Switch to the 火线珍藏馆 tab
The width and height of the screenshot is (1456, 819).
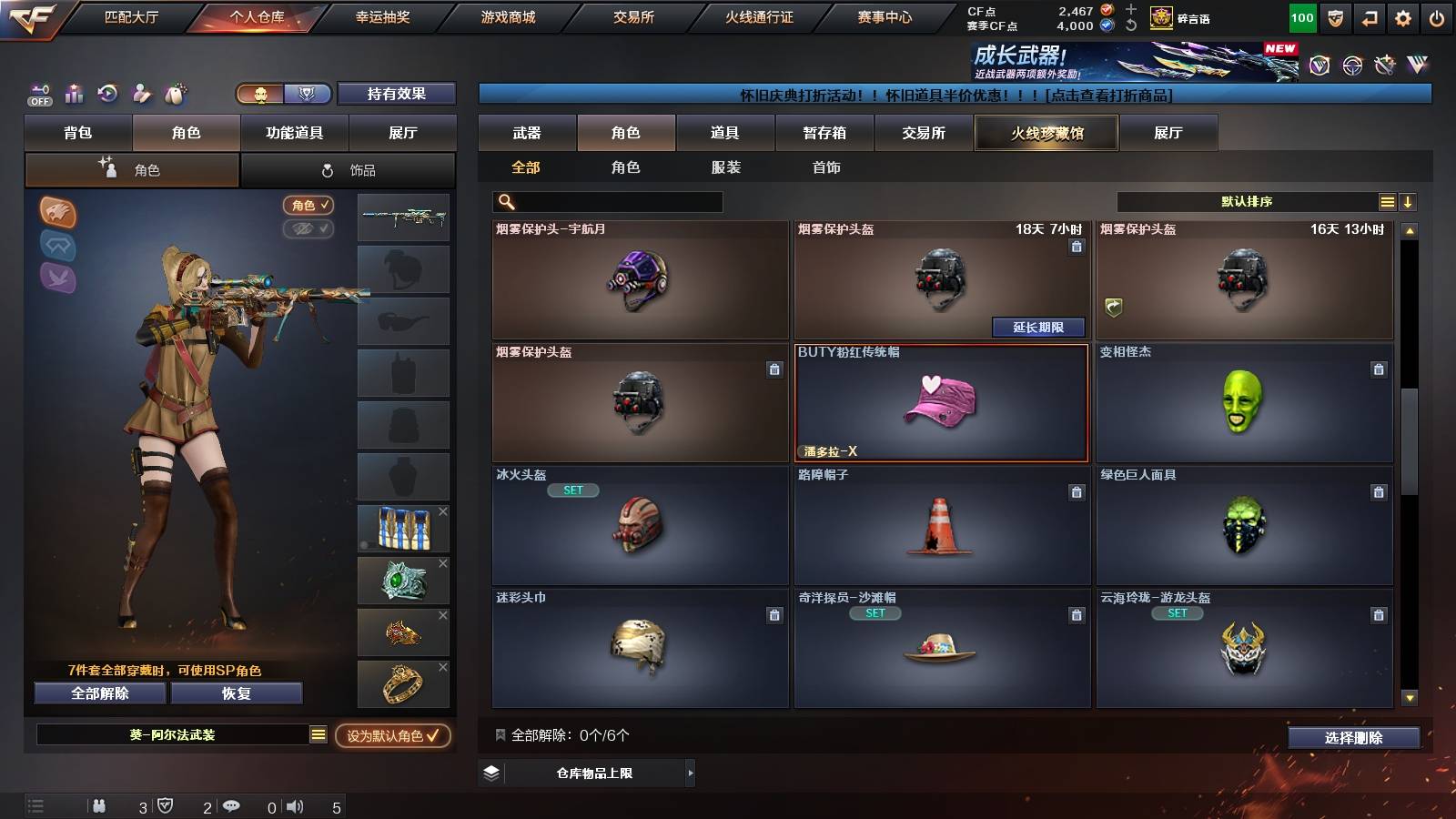coord(1046,133)
